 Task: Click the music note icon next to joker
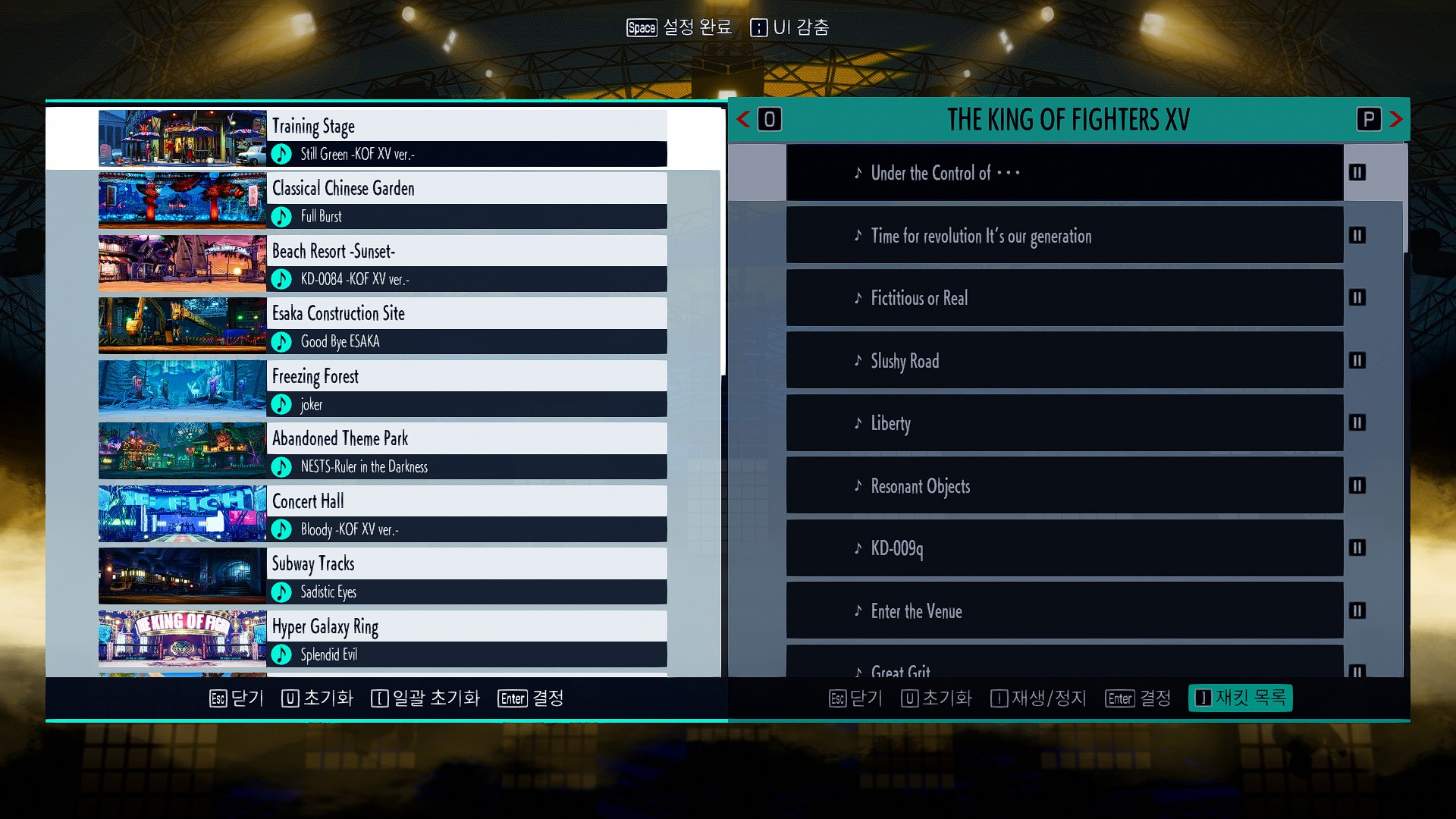coord(281,405)
